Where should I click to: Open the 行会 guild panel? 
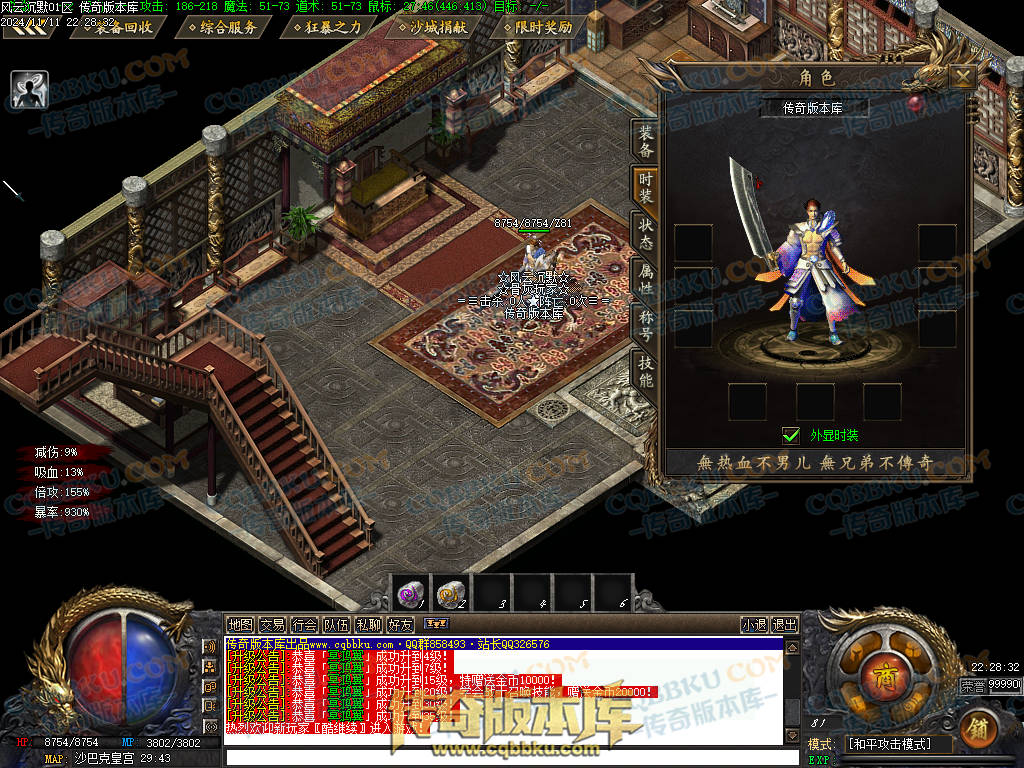pyautogui.click(x=304, y=625)
